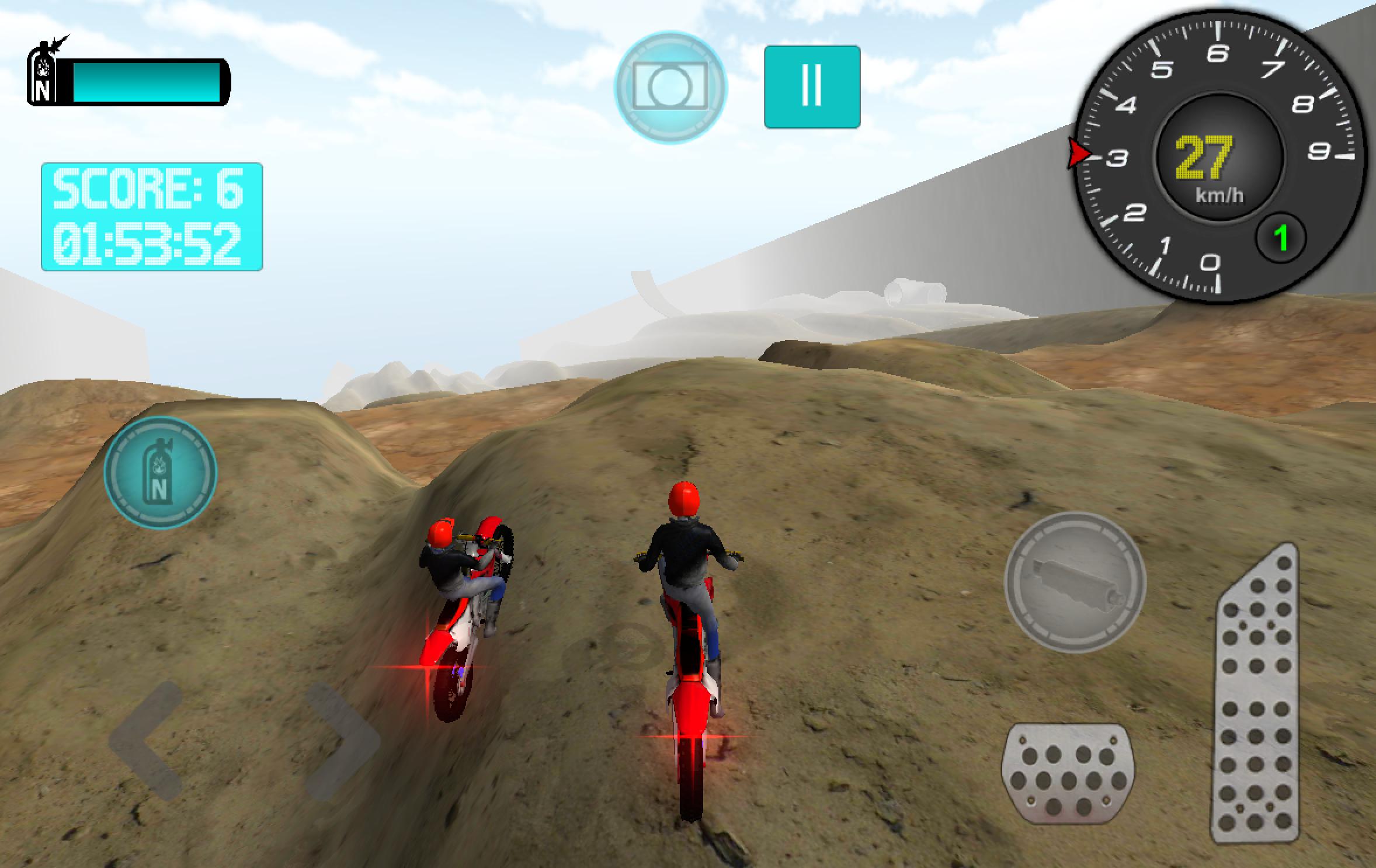Screen dimensions: 1376x868
Task: Click the teal nitro fuel gauge bar
Action: [146, 81]
